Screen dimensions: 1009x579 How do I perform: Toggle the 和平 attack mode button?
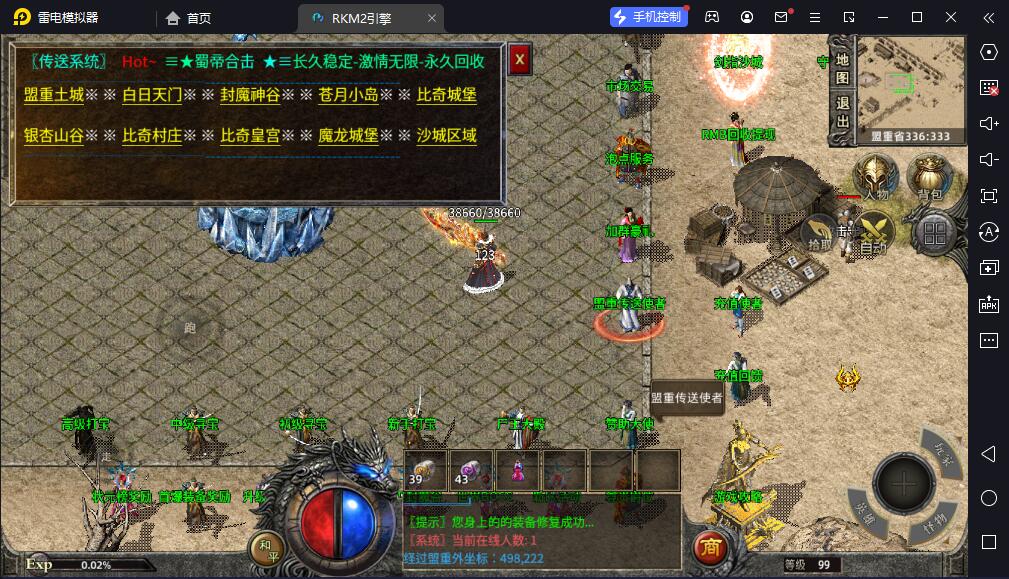267,548
